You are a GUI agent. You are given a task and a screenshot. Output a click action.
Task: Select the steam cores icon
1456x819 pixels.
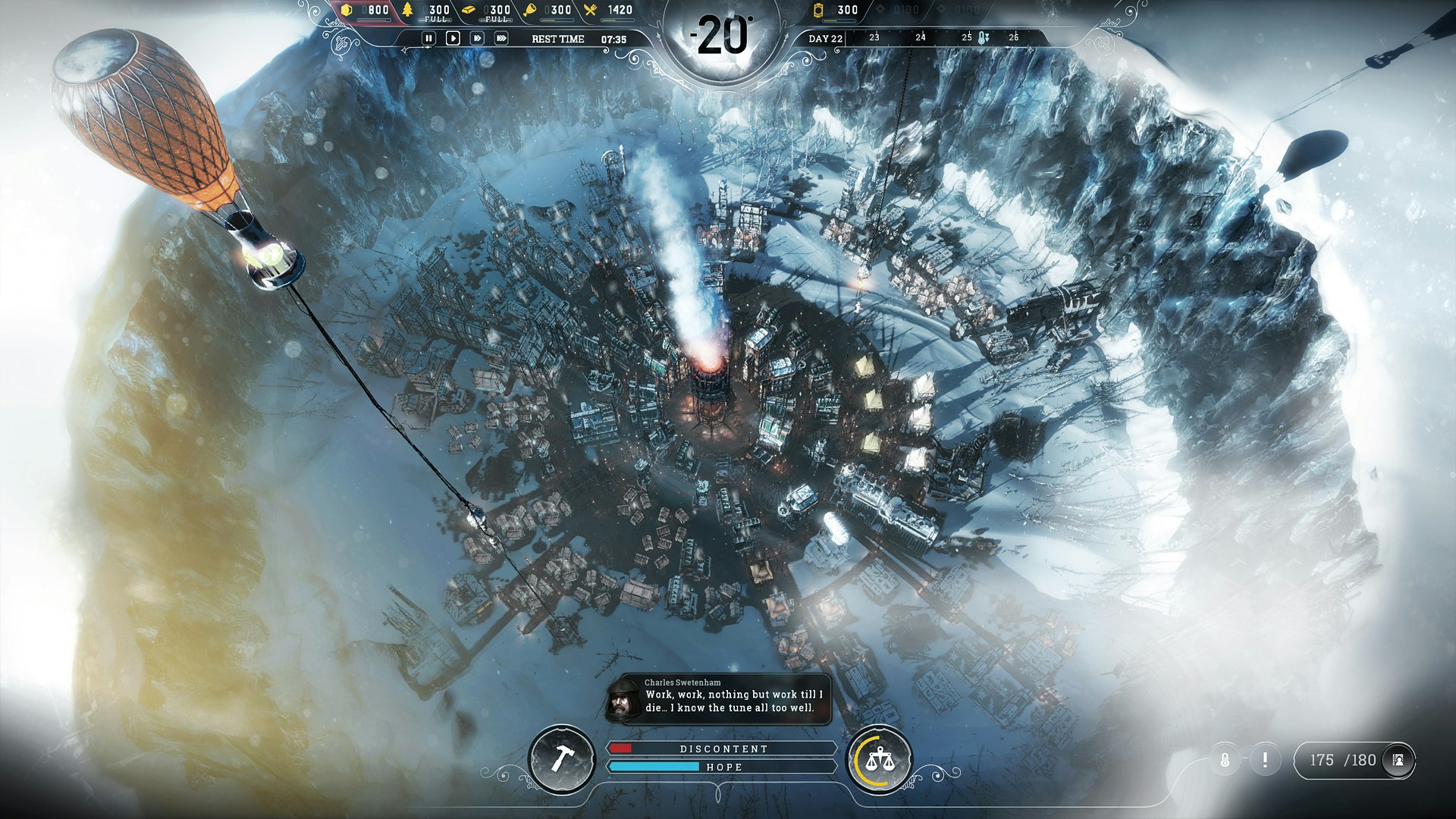820,11
